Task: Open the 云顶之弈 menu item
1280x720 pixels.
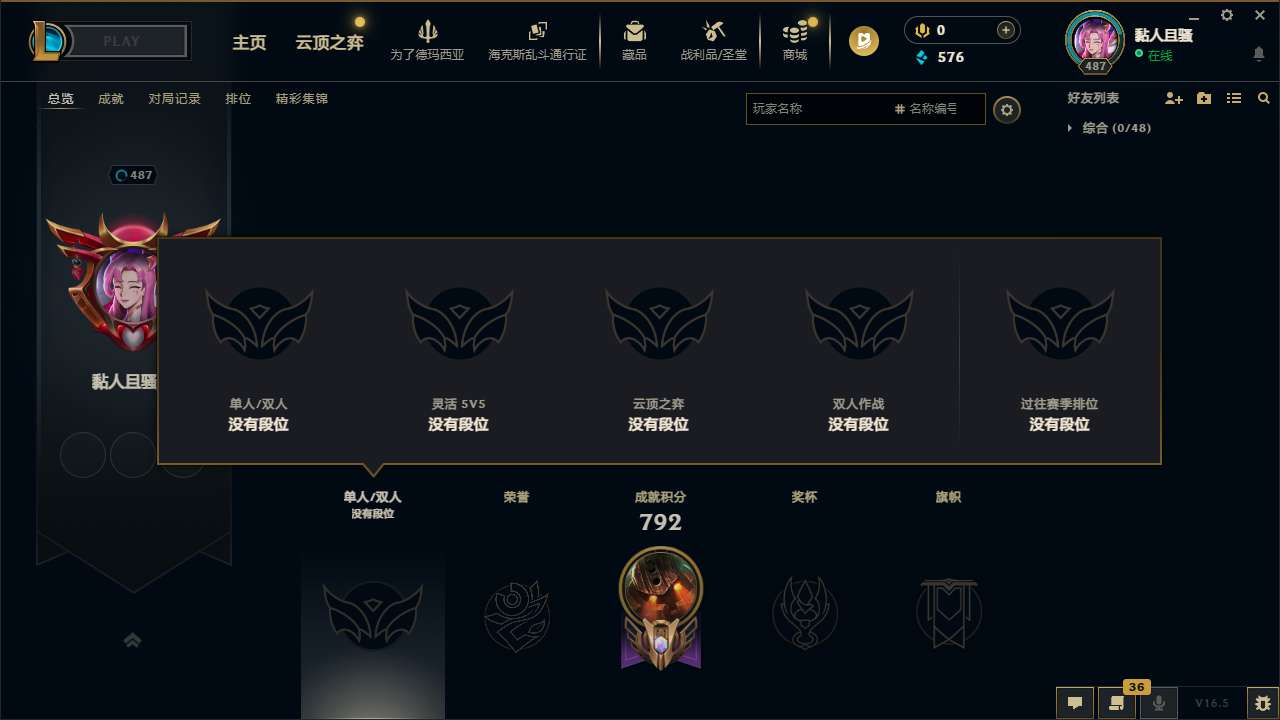Action: pos(330,44)
